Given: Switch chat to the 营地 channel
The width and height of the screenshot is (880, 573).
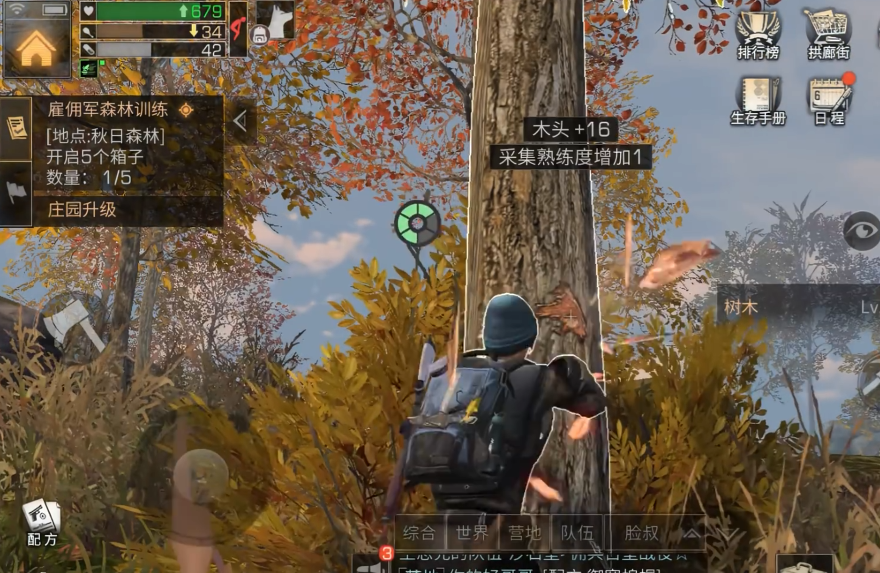Looking at the screenshot, I should [524, 534].
